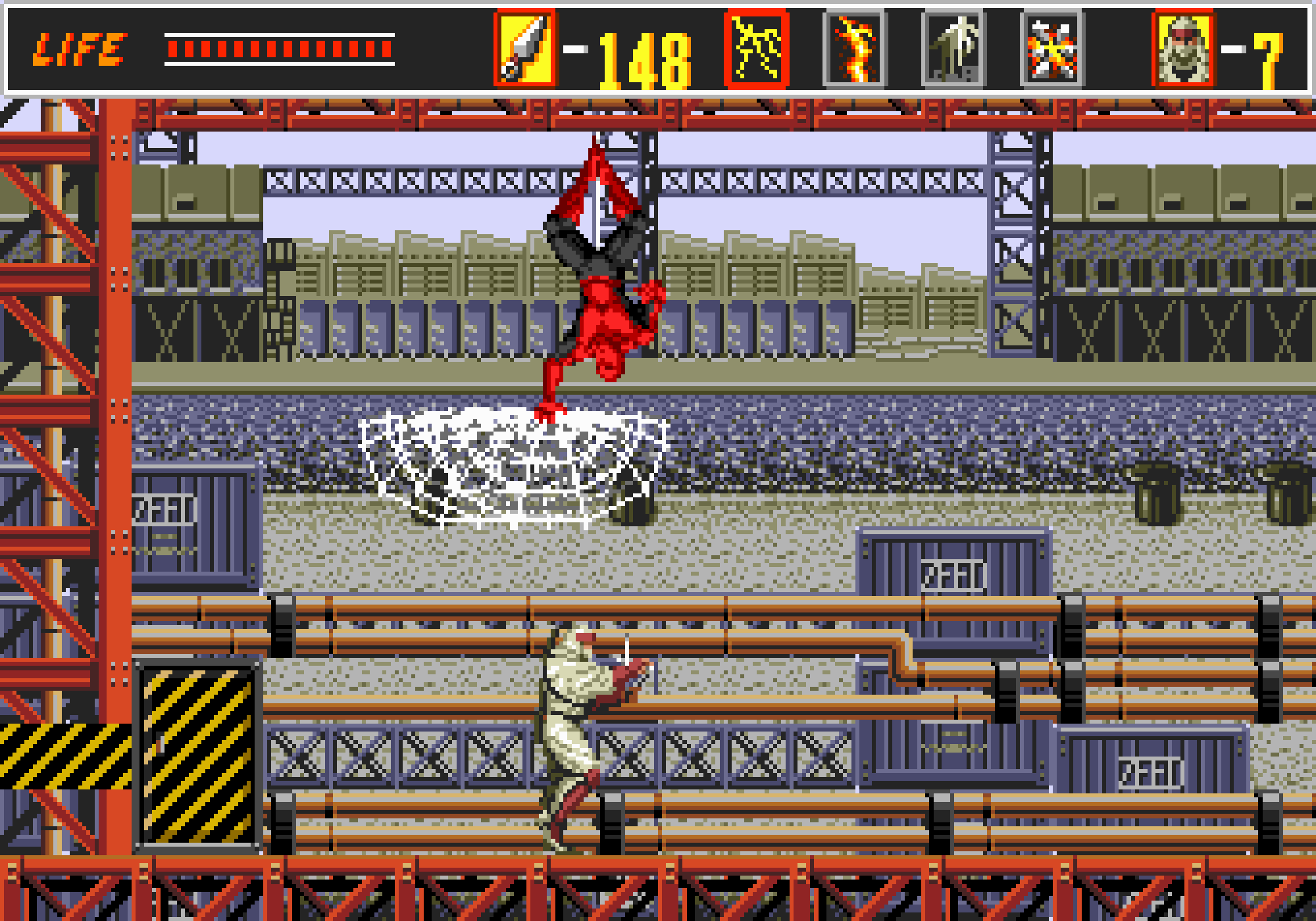The width and height of the screenshot is (1316, 921).
Task: Select the kunai shuriken weapon icon
Action: click(x=524, y=49)
